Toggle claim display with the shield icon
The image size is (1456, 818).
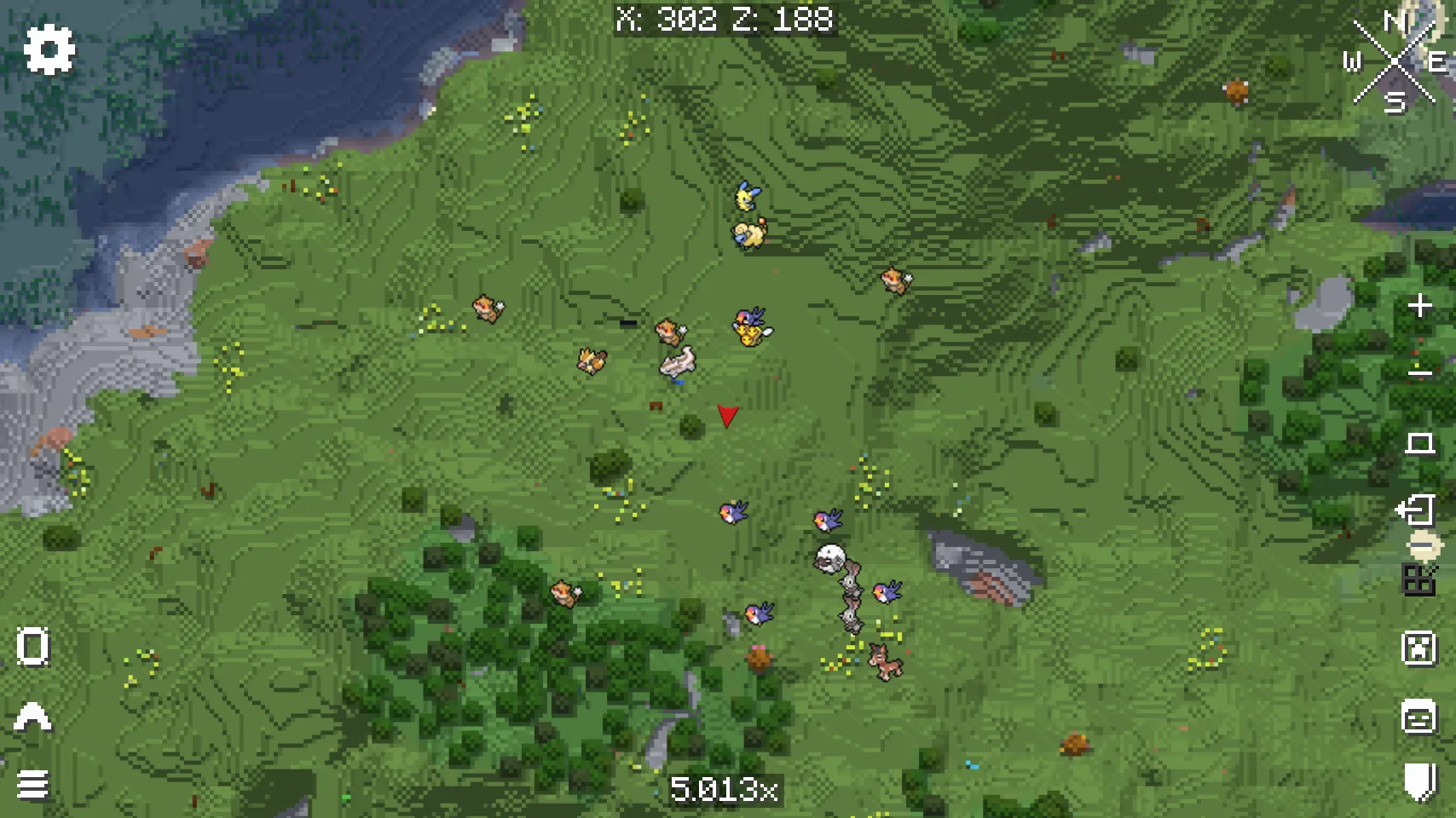pyautogui.click(x=1417, y=781)
